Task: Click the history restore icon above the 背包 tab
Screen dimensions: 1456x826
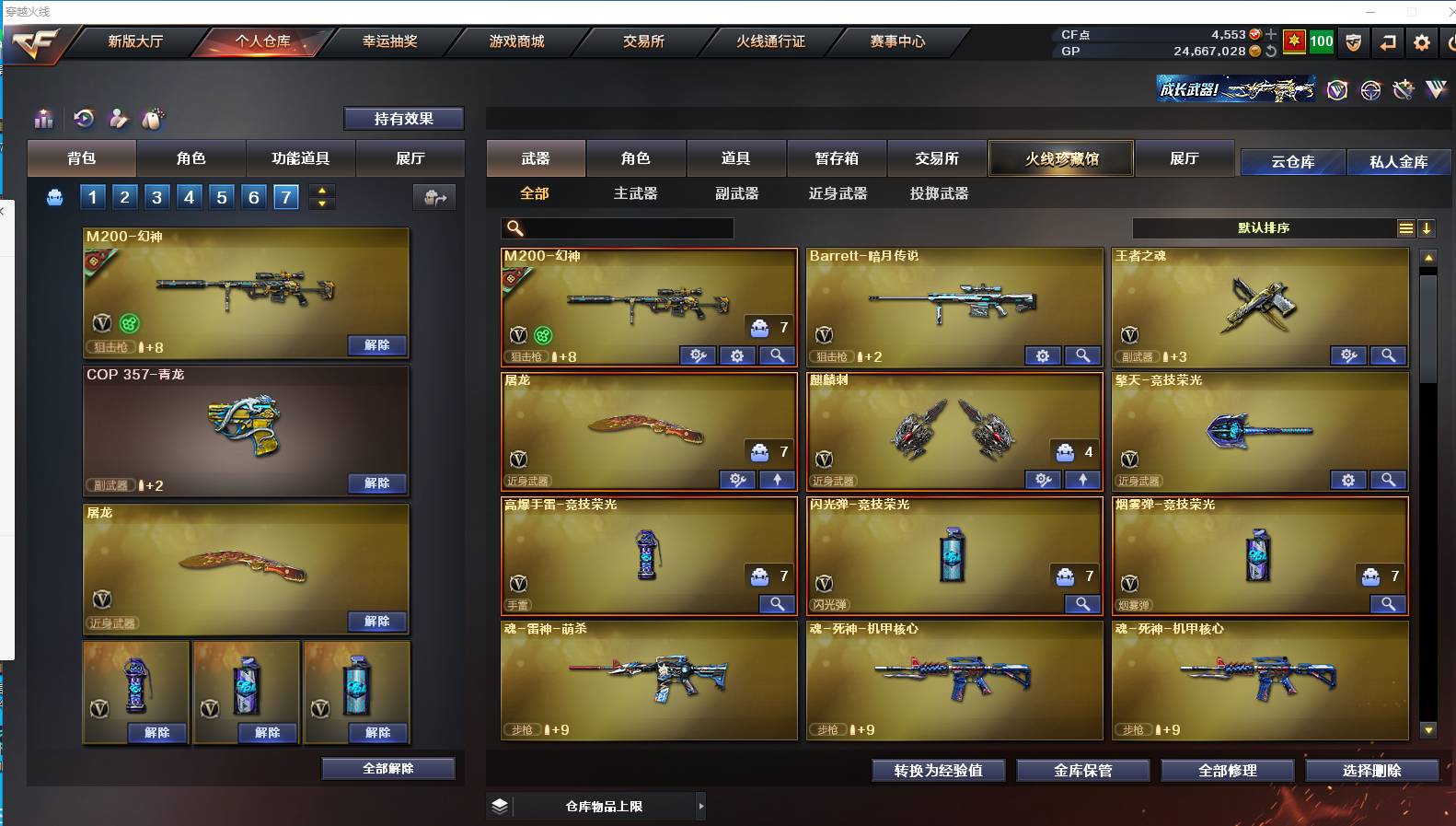Action: [x=83, y=119]
